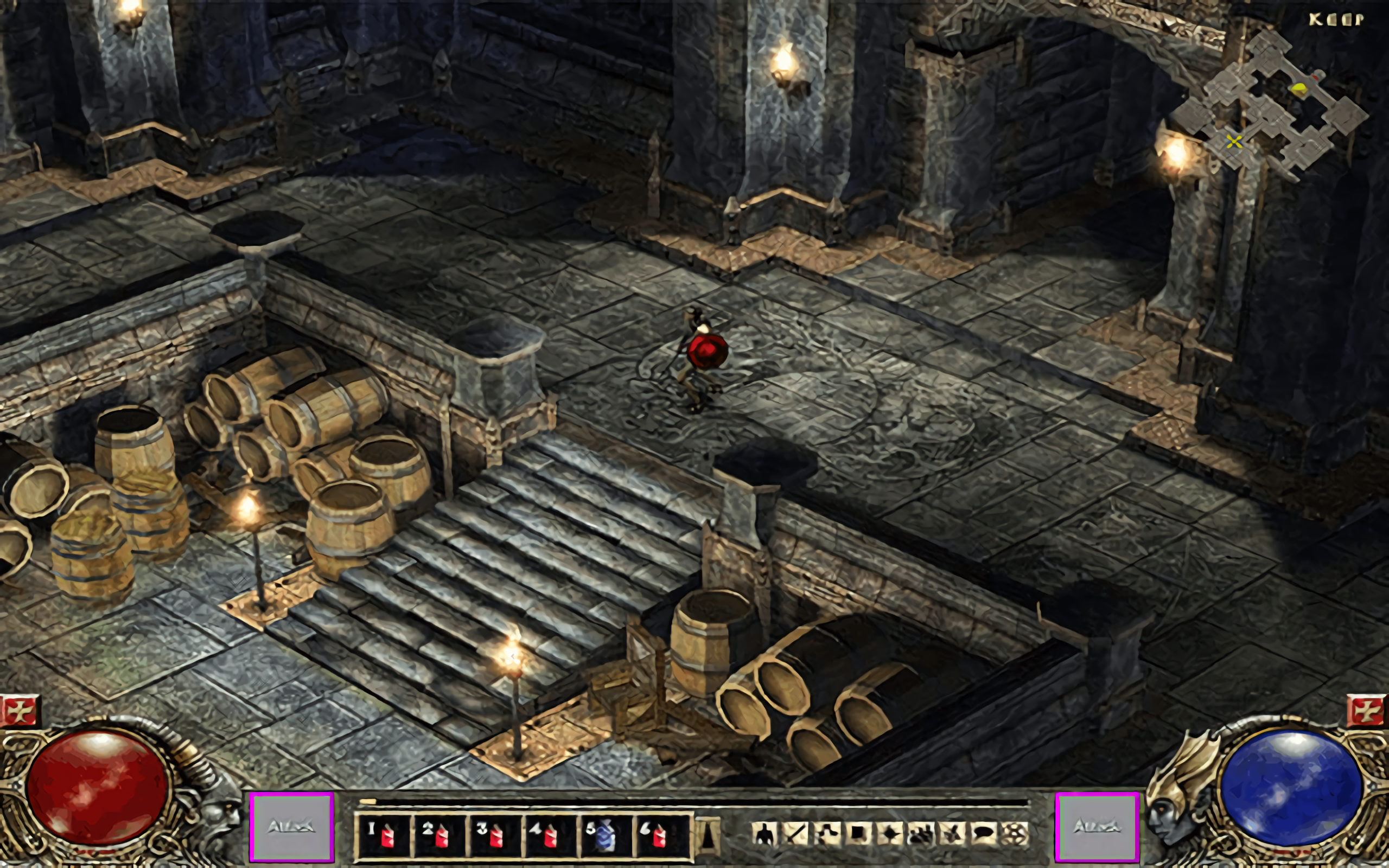Screen dimensions: 1389x868
Task: Use the red potion in belt slot 1
Action: tap(384, 836)
